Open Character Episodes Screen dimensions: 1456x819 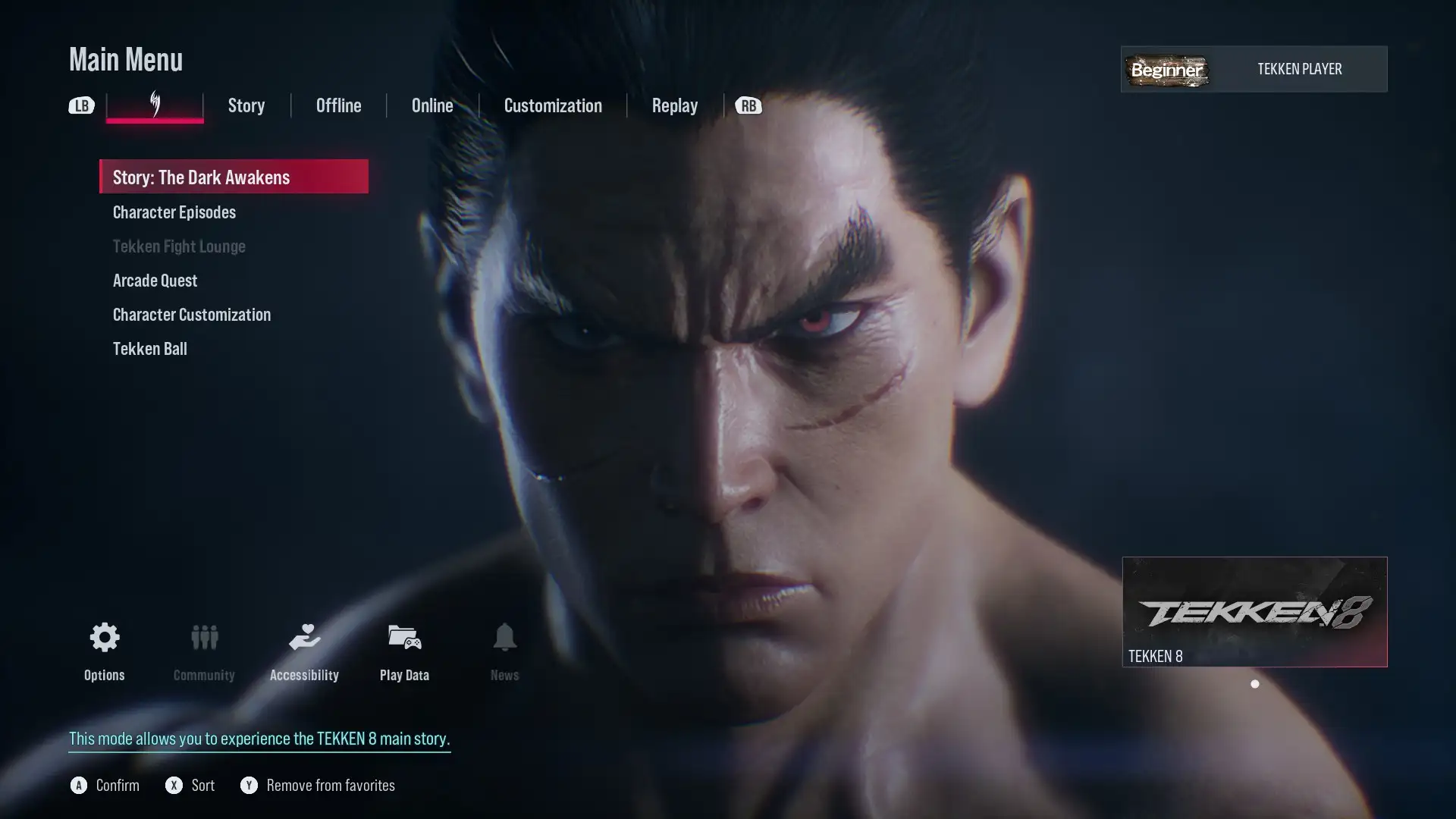[x=174, y=212]
